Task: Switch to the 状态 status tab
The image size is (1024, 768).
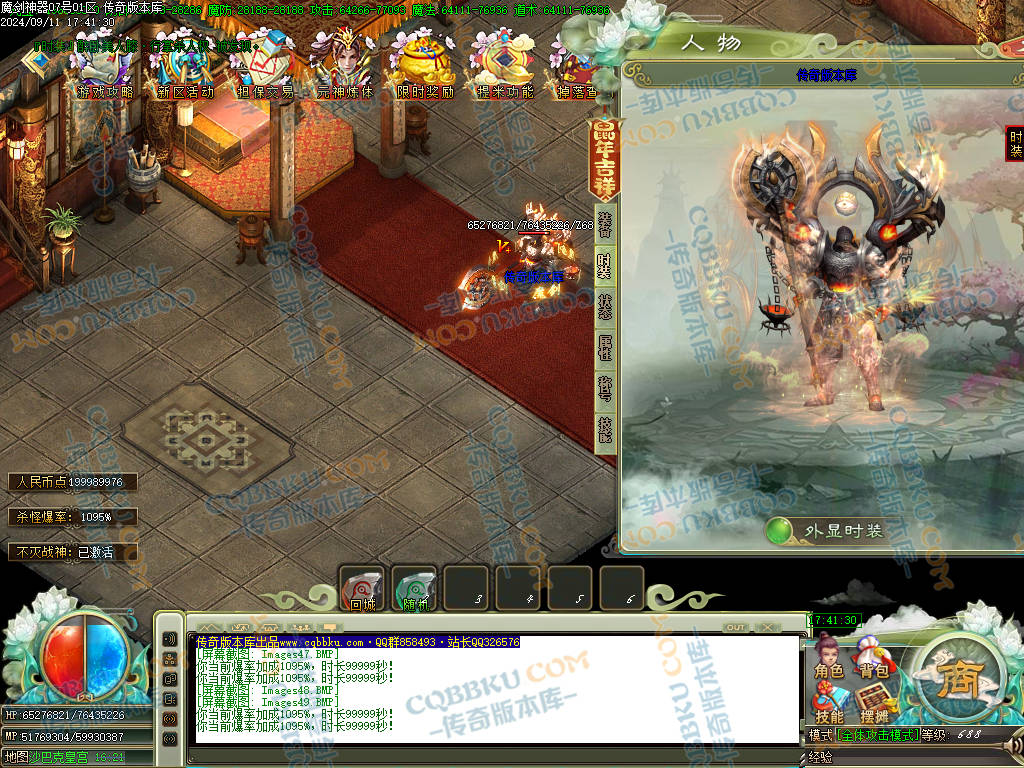Action: [x=605, y=307]
